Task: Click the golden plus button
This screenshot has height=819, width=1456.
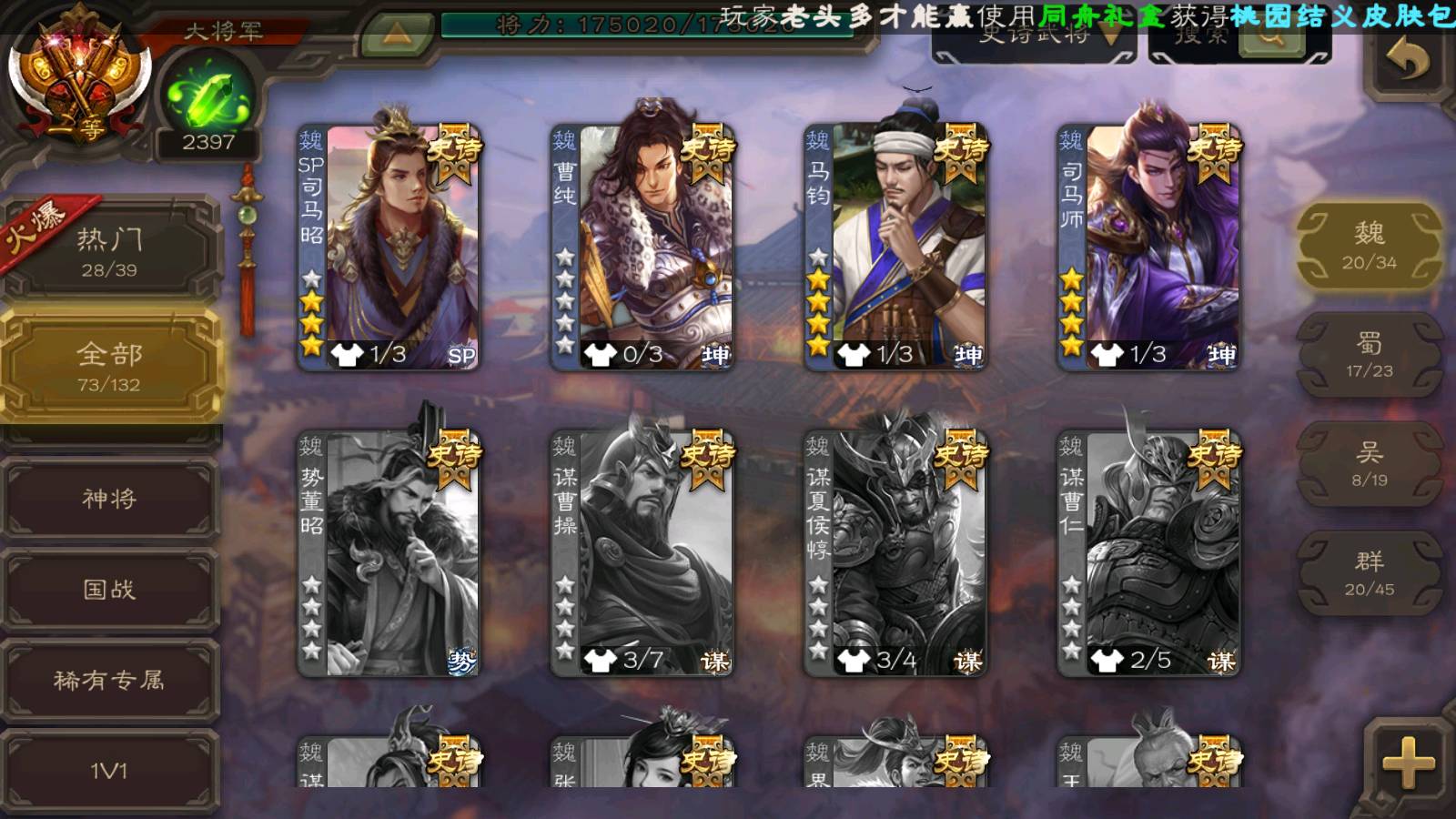Action: tap(1407, 763)
